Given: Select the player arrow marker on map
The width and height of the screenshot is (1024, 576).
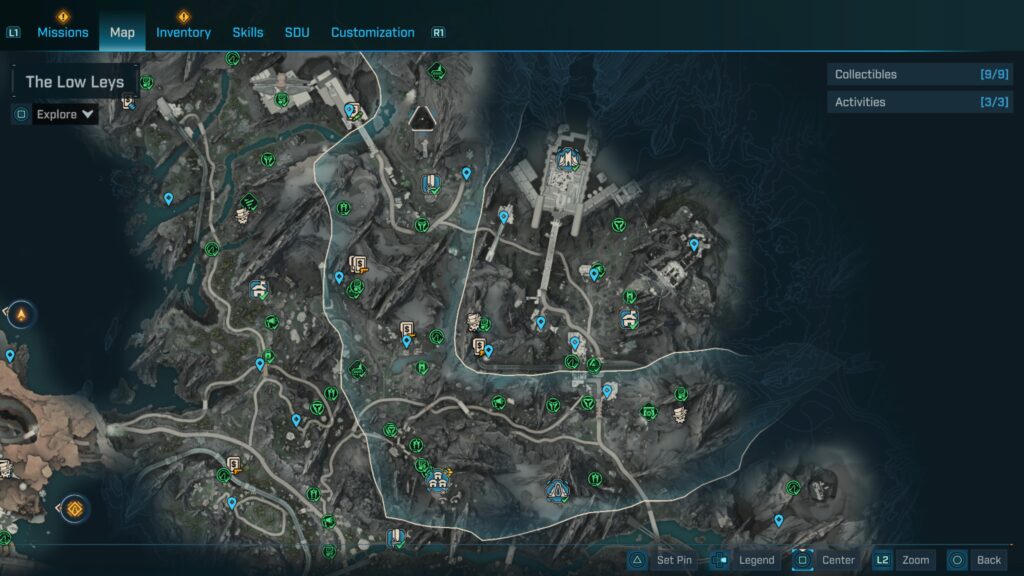Looking at the screenshot, I should coord(420,118).
